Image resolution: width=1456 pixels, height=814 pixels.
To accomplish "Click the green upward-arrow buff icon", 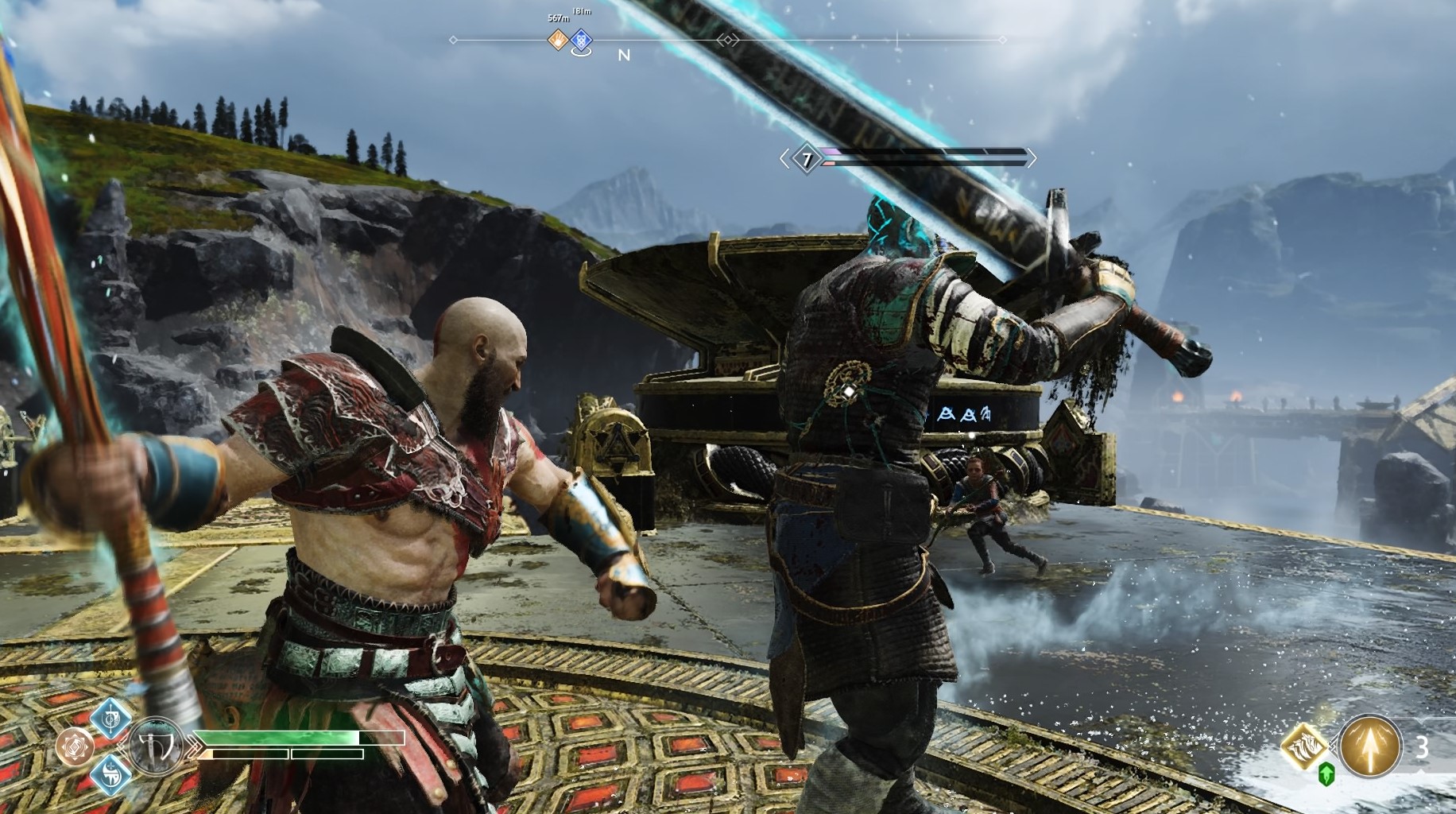I will click(x=1326, y=774).
